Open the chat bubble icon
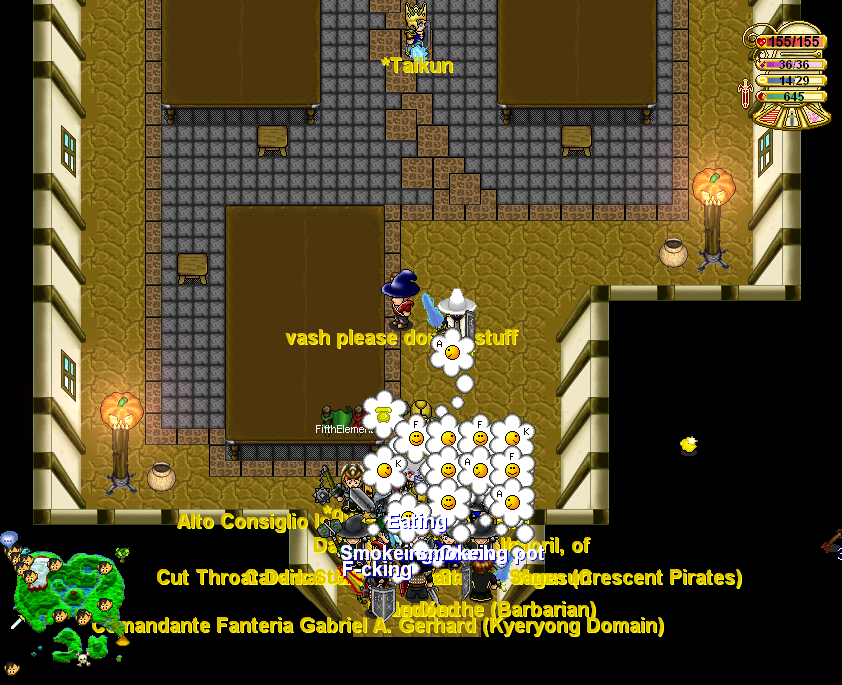Screen dimensions: 842x685 point(9,539)
